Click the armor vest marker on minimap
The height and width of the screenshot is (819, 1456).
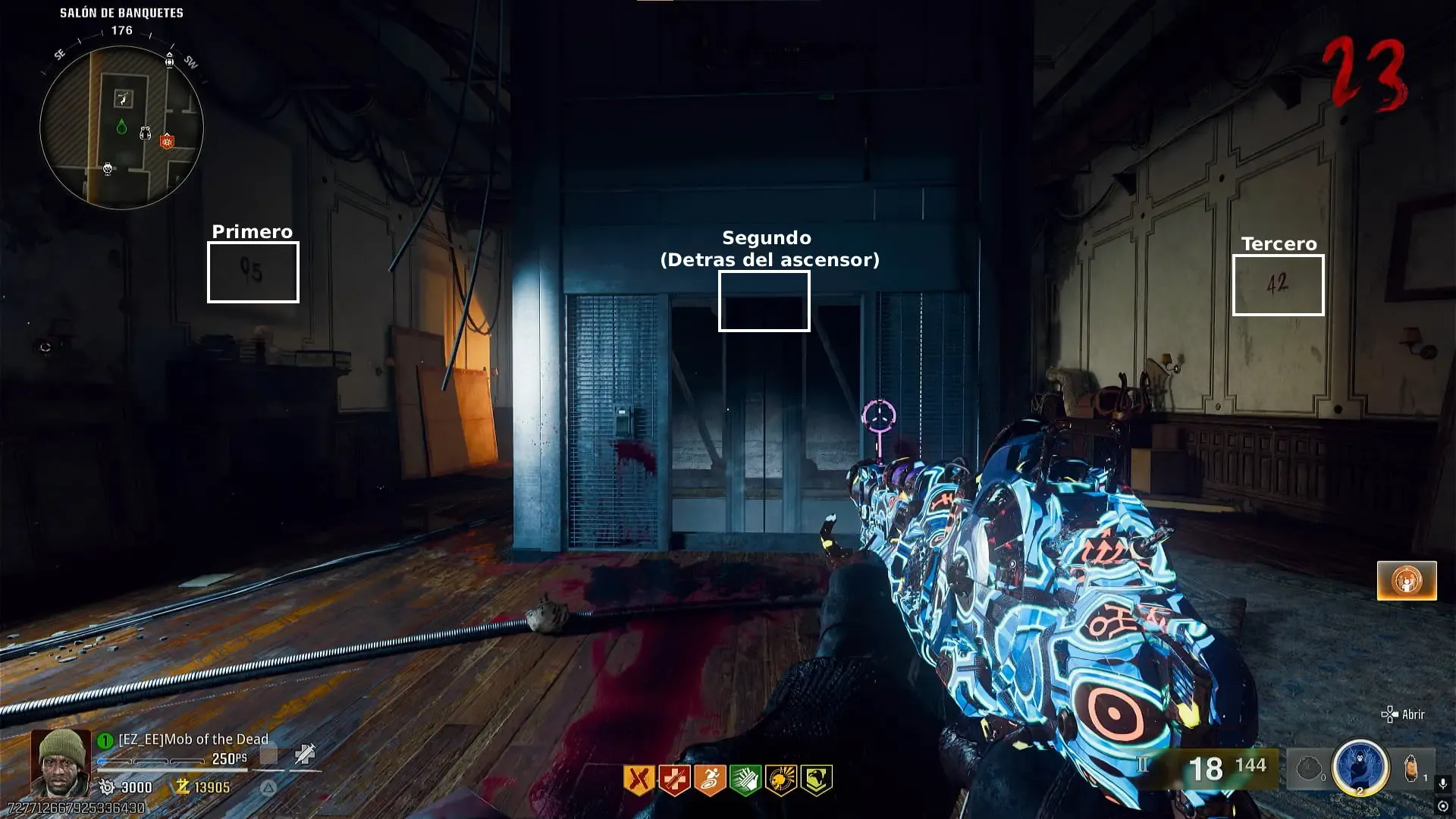(x=145, y=134)
